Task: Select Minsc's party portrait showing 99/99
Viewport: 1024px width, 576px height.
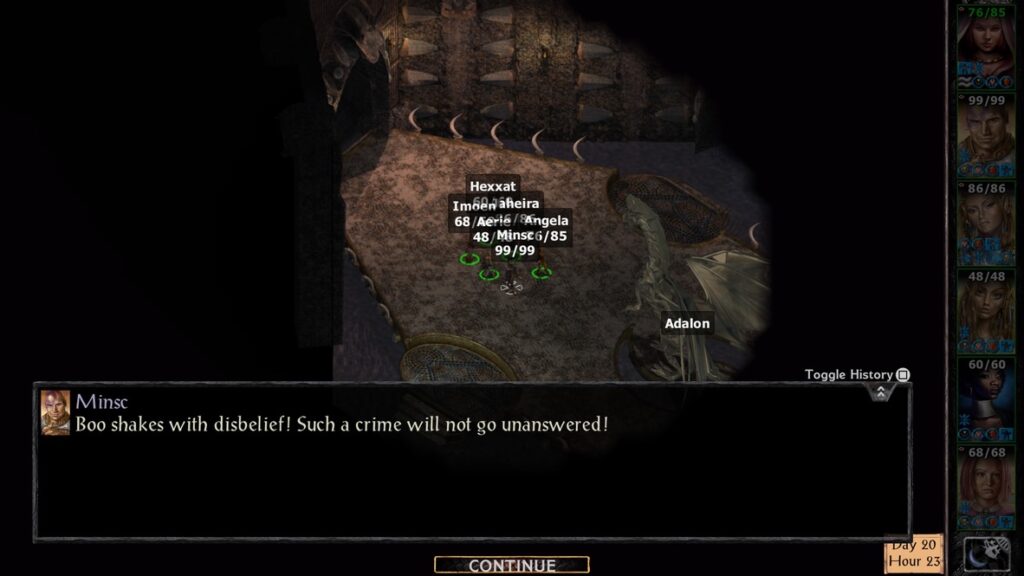Action: coord(986,134)
